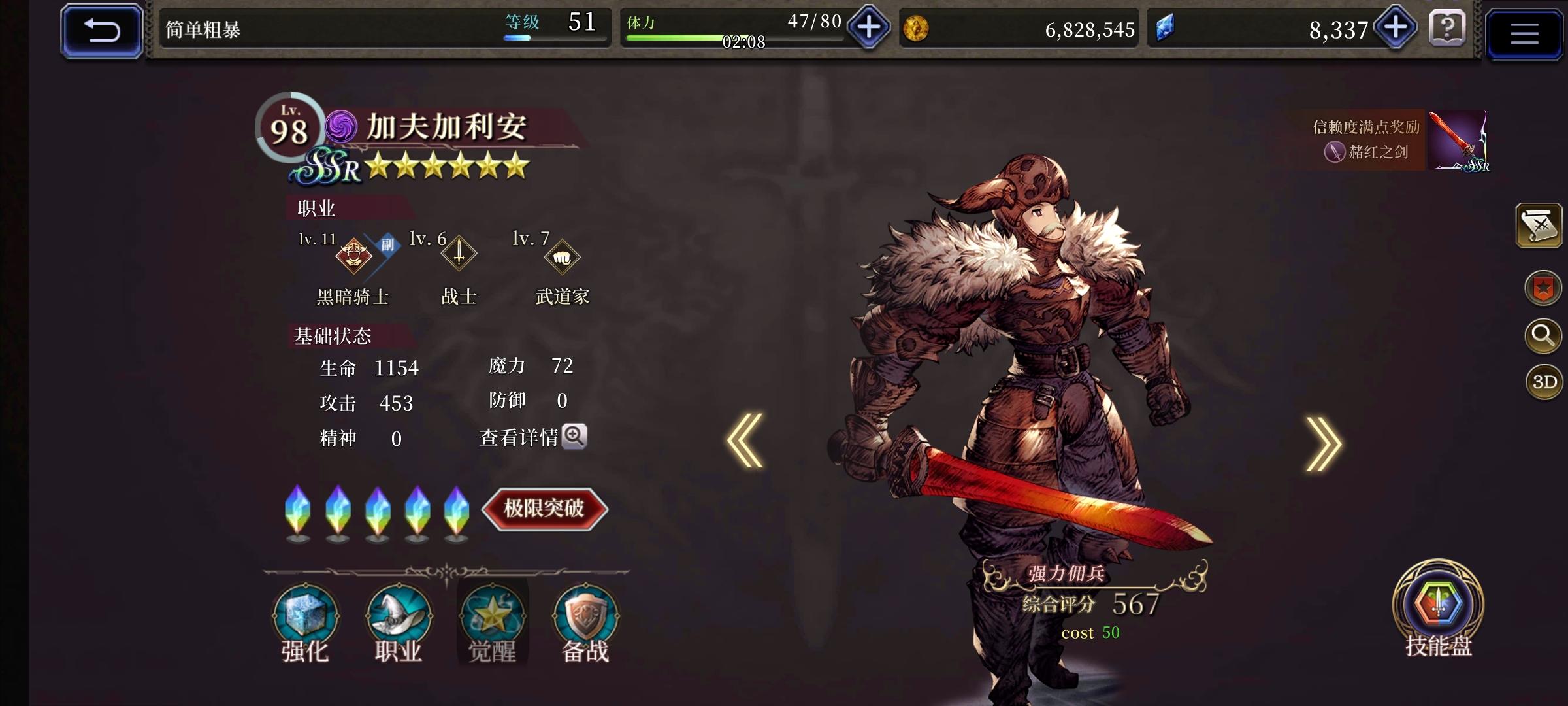Image resolution: width=1568 pixels, height=706 pixels.
Task: Open the help question mark
Action: (x=1448, y=29)
